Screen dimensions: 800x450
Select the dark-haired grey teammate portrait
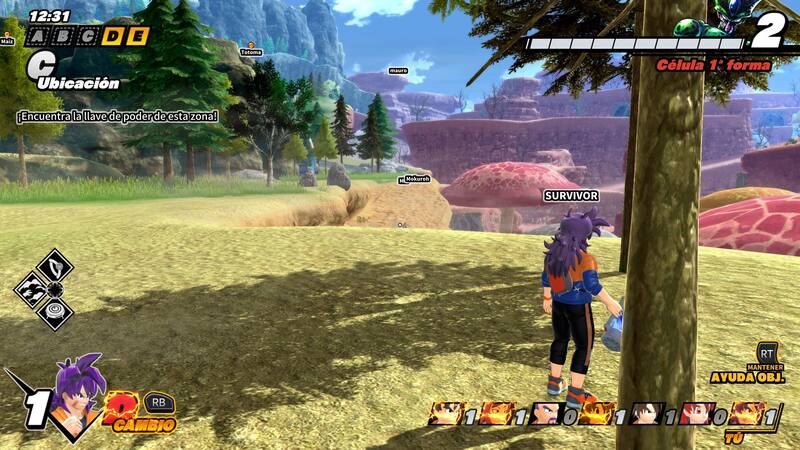point(646,413)
